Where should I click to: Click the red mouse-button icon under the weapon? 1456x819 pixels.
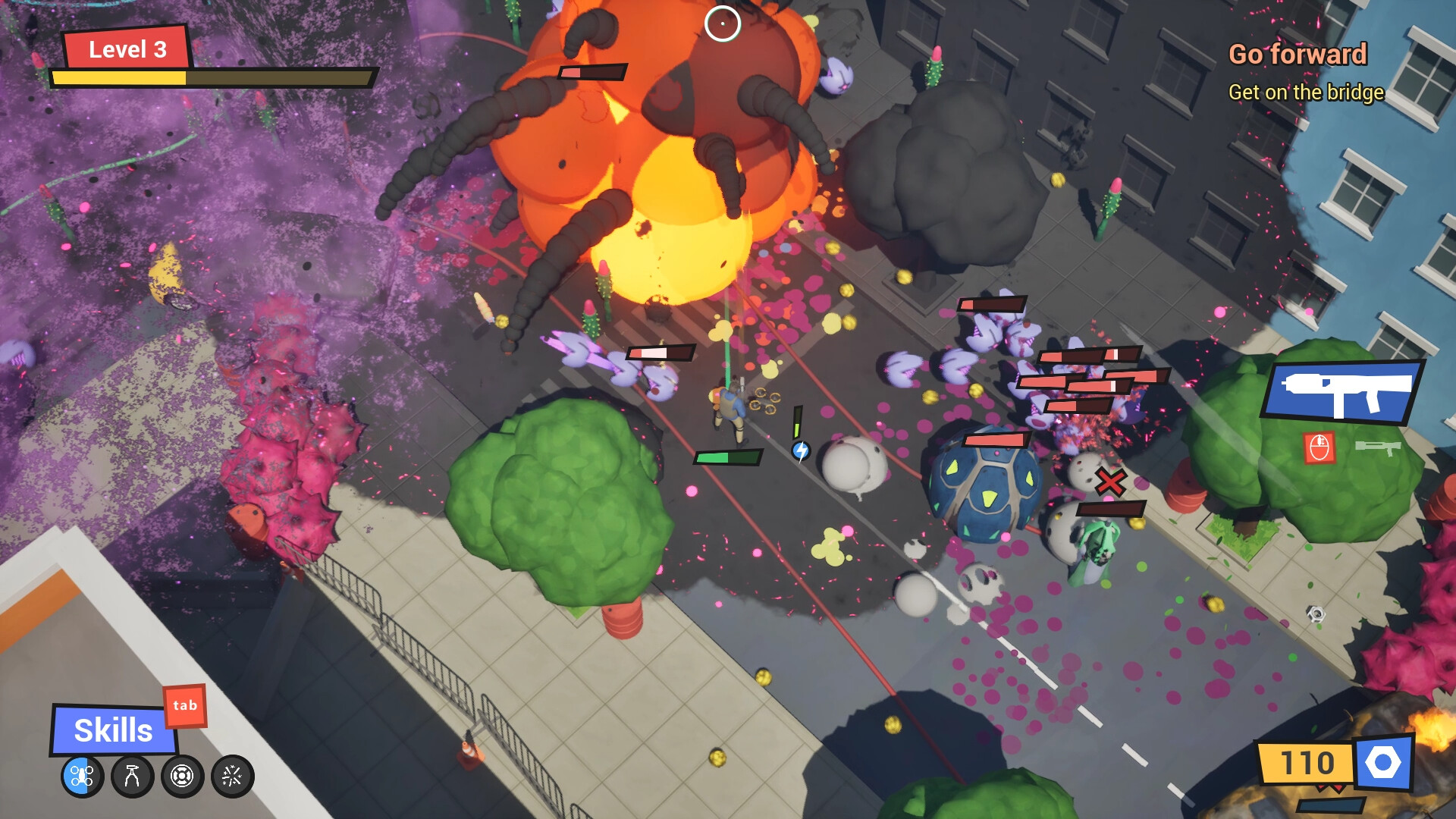(1319, 447)
